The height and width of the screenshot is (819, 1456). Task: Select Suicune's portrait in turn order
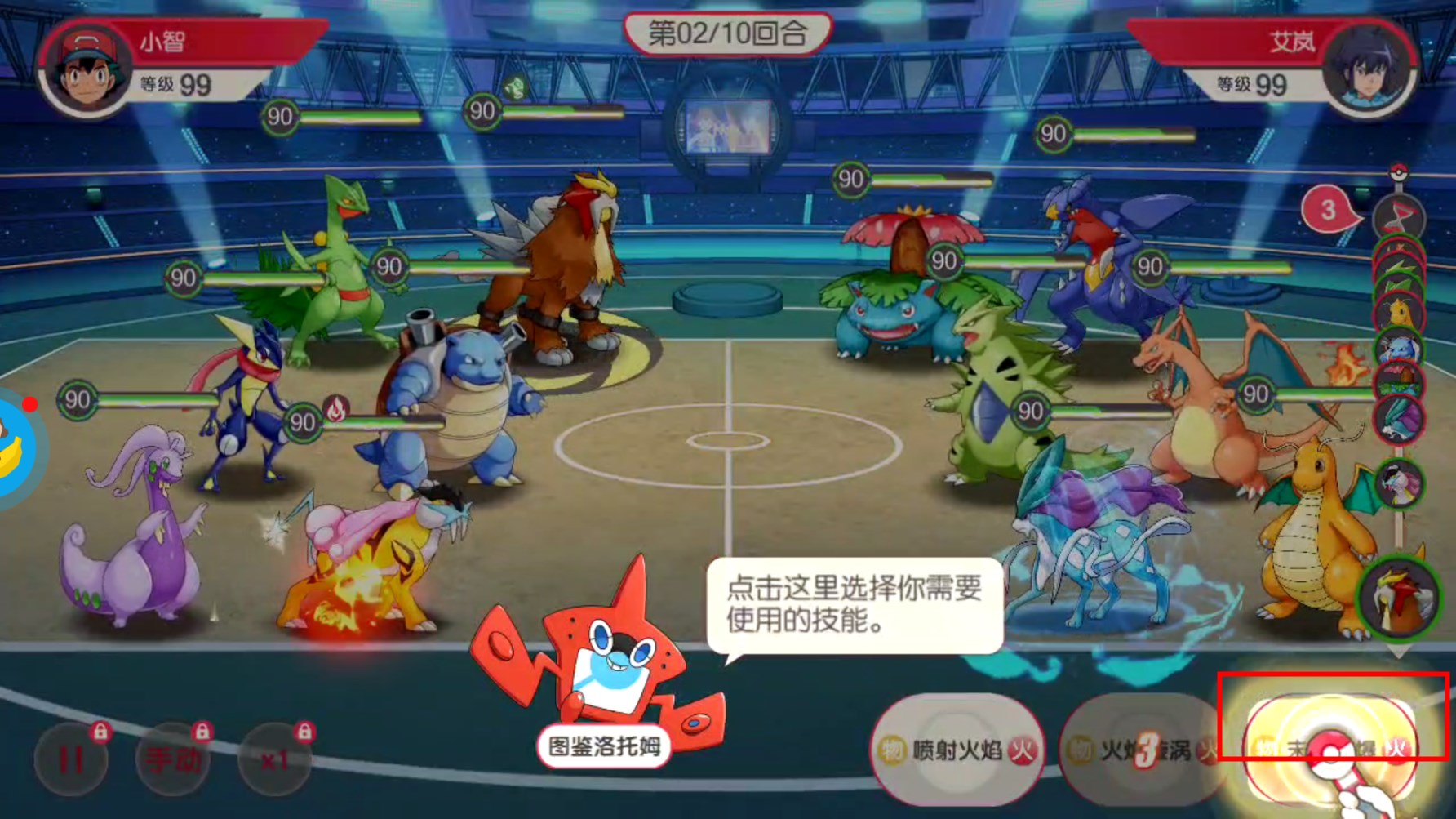pos(1399,419)
